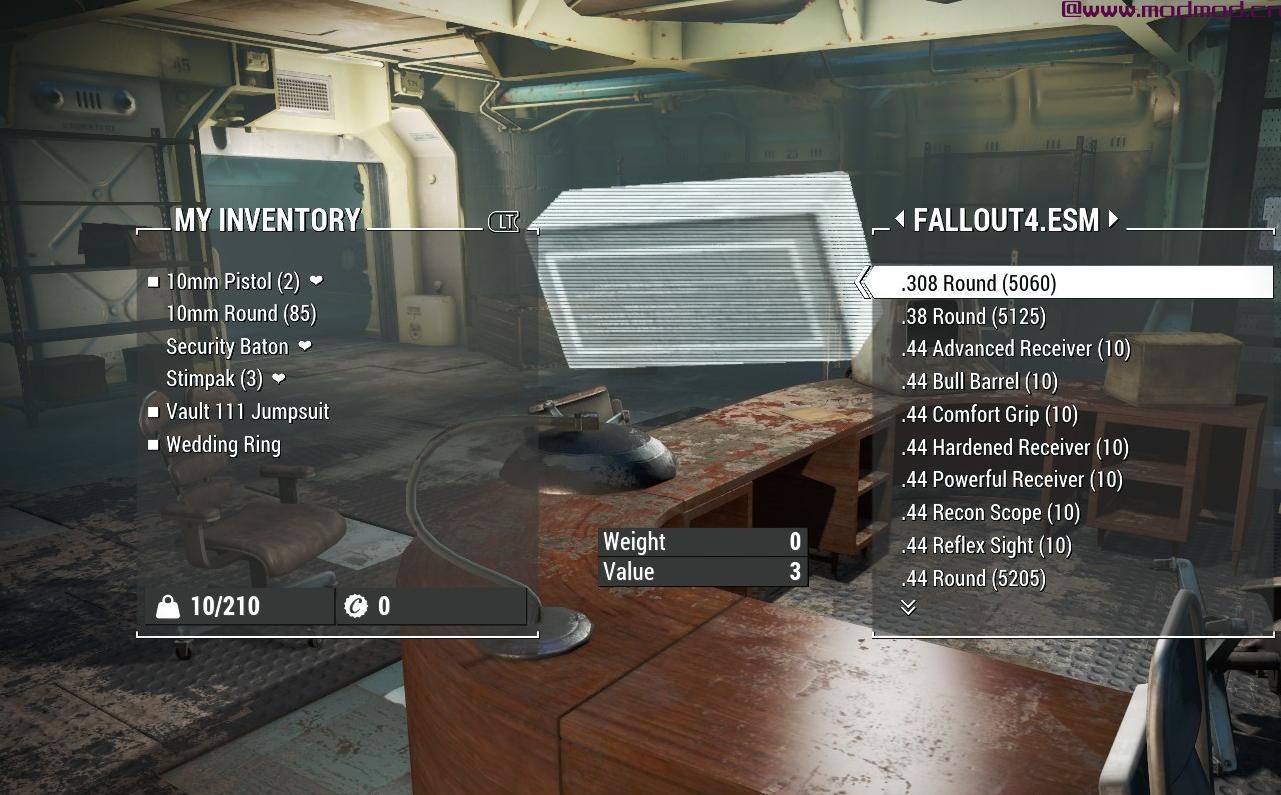Toggle the equipped marker on Vault 111 Jumpsuit

pos(155,412)
